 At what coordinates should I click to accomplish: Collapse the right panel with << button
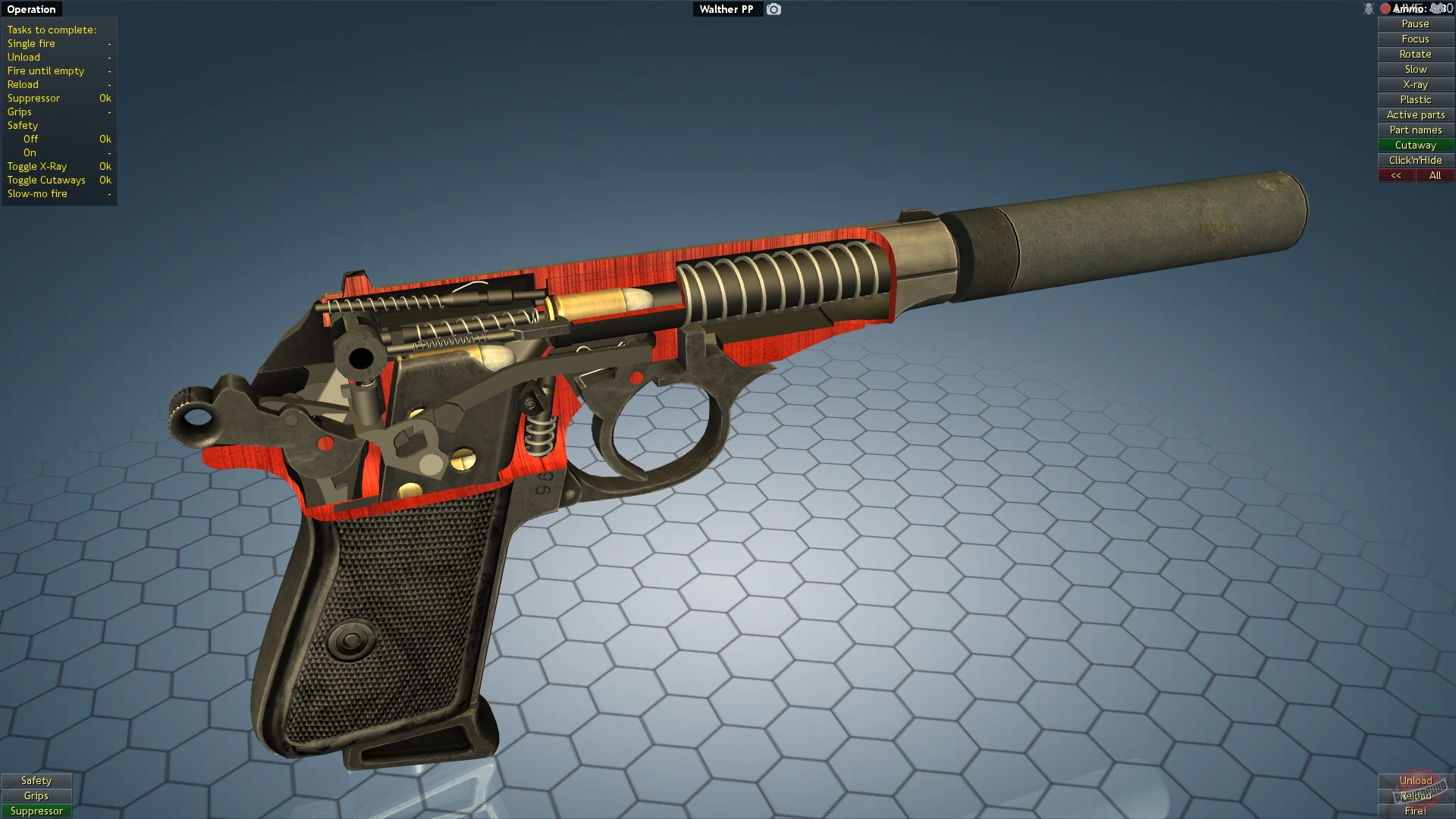point(1396,175)
